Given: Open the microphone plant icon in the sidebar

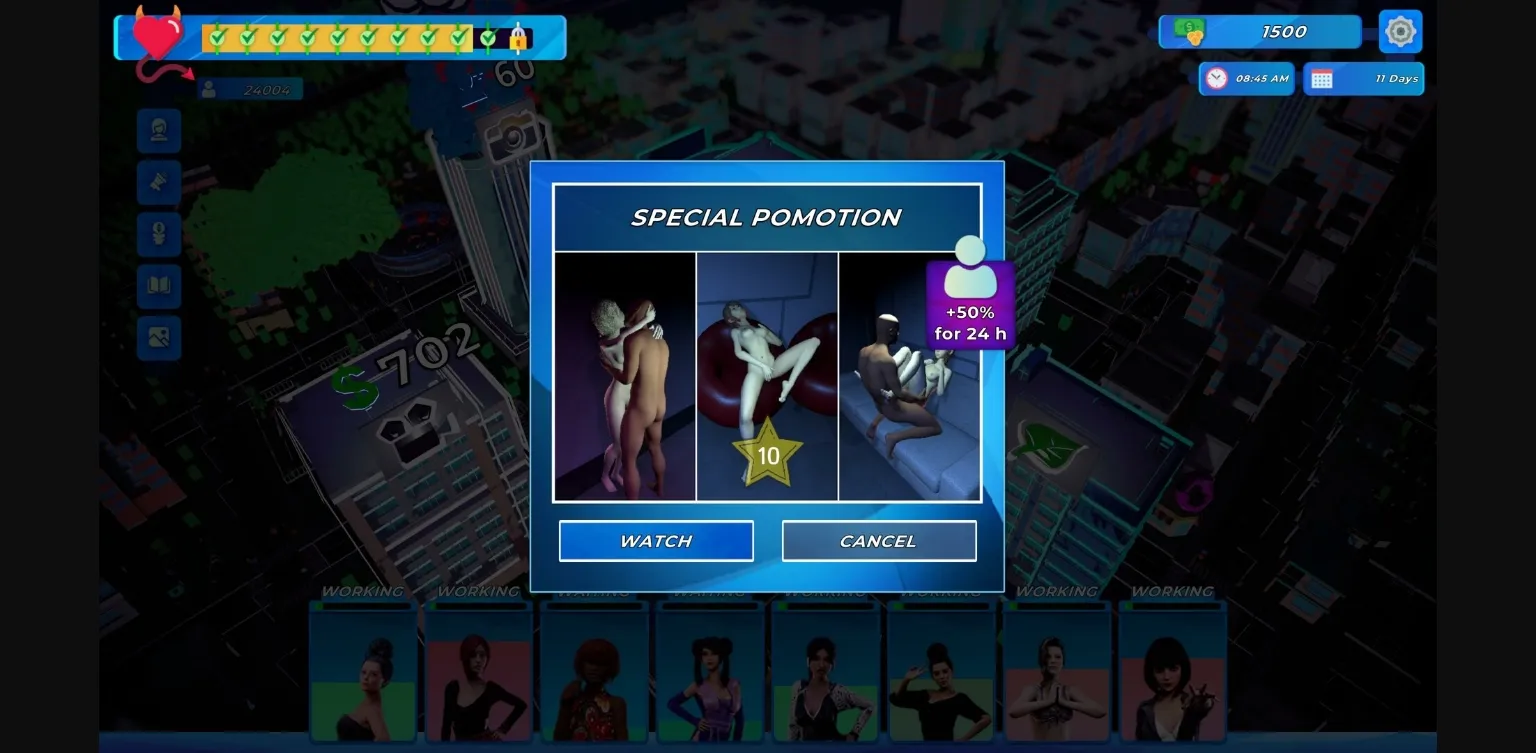Looking at the screenshot, I should point(159,234).
